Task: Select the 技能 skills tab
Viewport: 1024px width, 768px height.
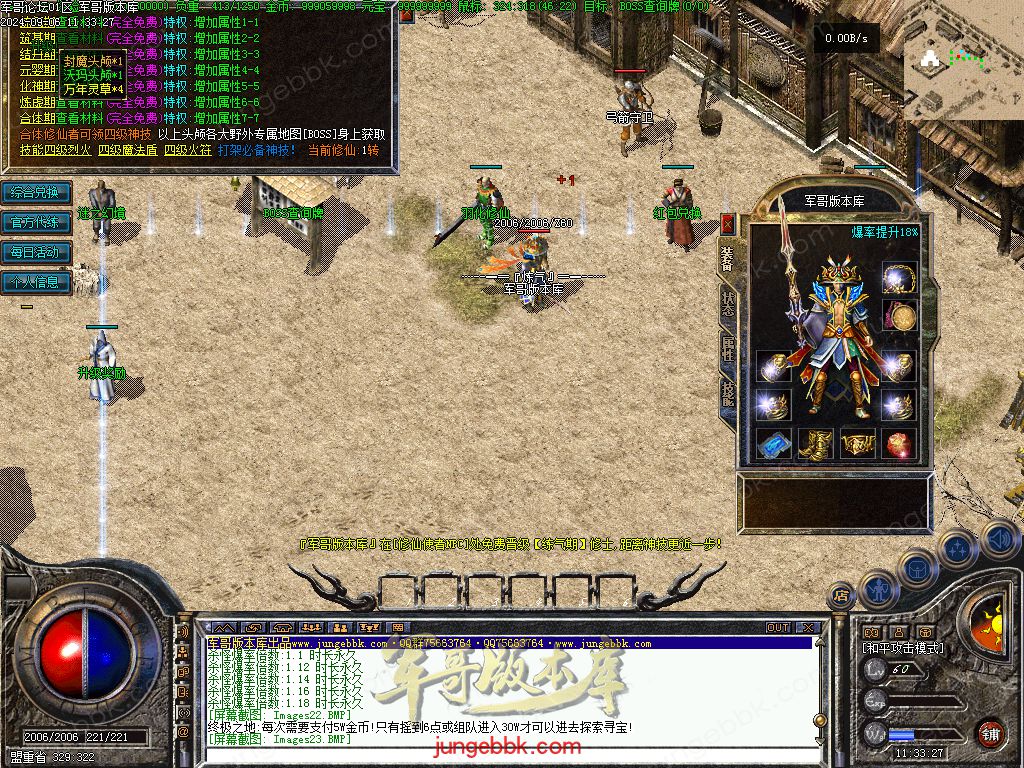Action: 727,391
